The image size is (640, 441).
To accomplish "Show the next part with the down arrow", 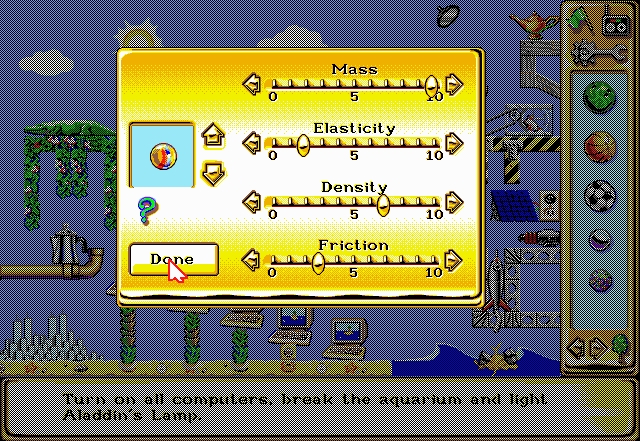I will 212,172.
